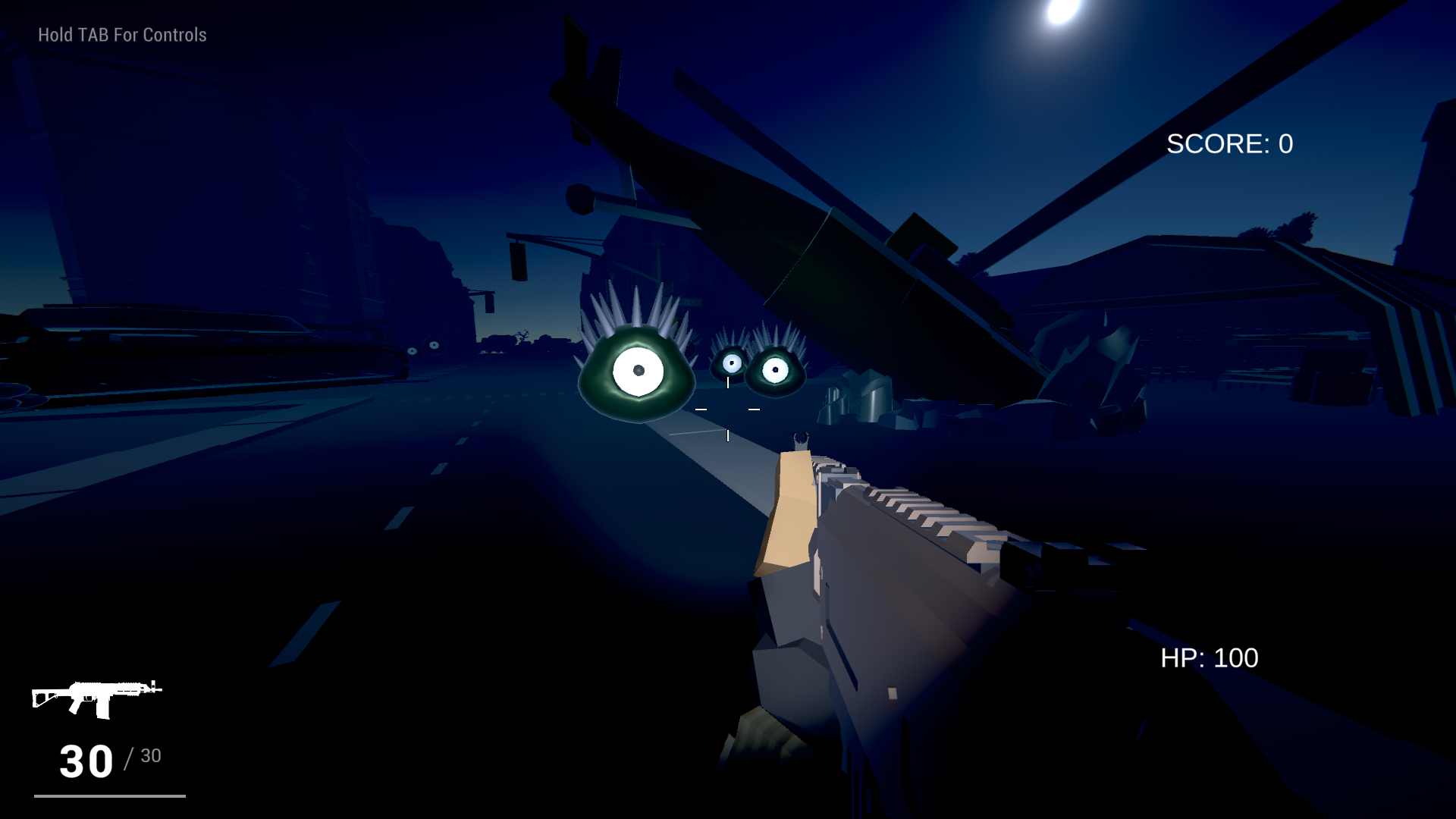Image resolution: width=1456 pixels, height=819 pixels.
Task: Click the crosshair at screen center
Action: (x=728, y=409)
